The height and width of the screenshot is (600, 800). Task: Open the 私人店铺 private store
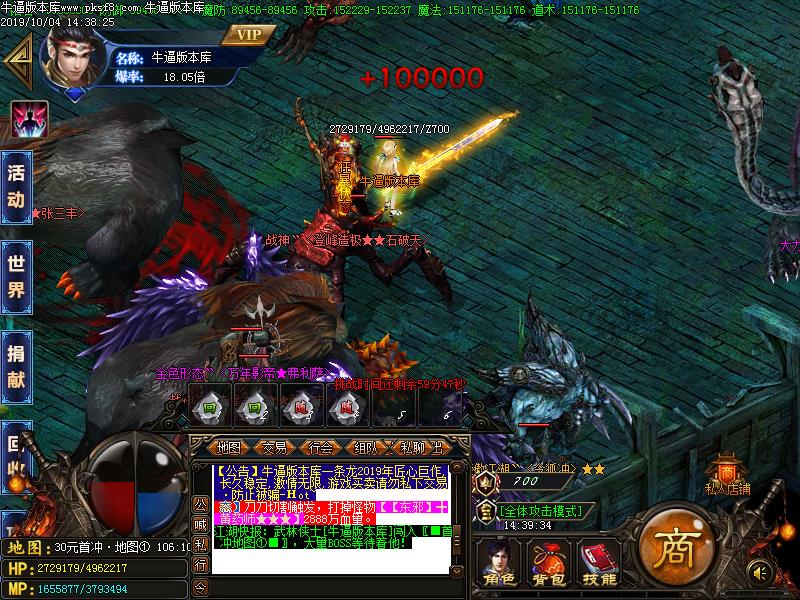pos(727,476)
